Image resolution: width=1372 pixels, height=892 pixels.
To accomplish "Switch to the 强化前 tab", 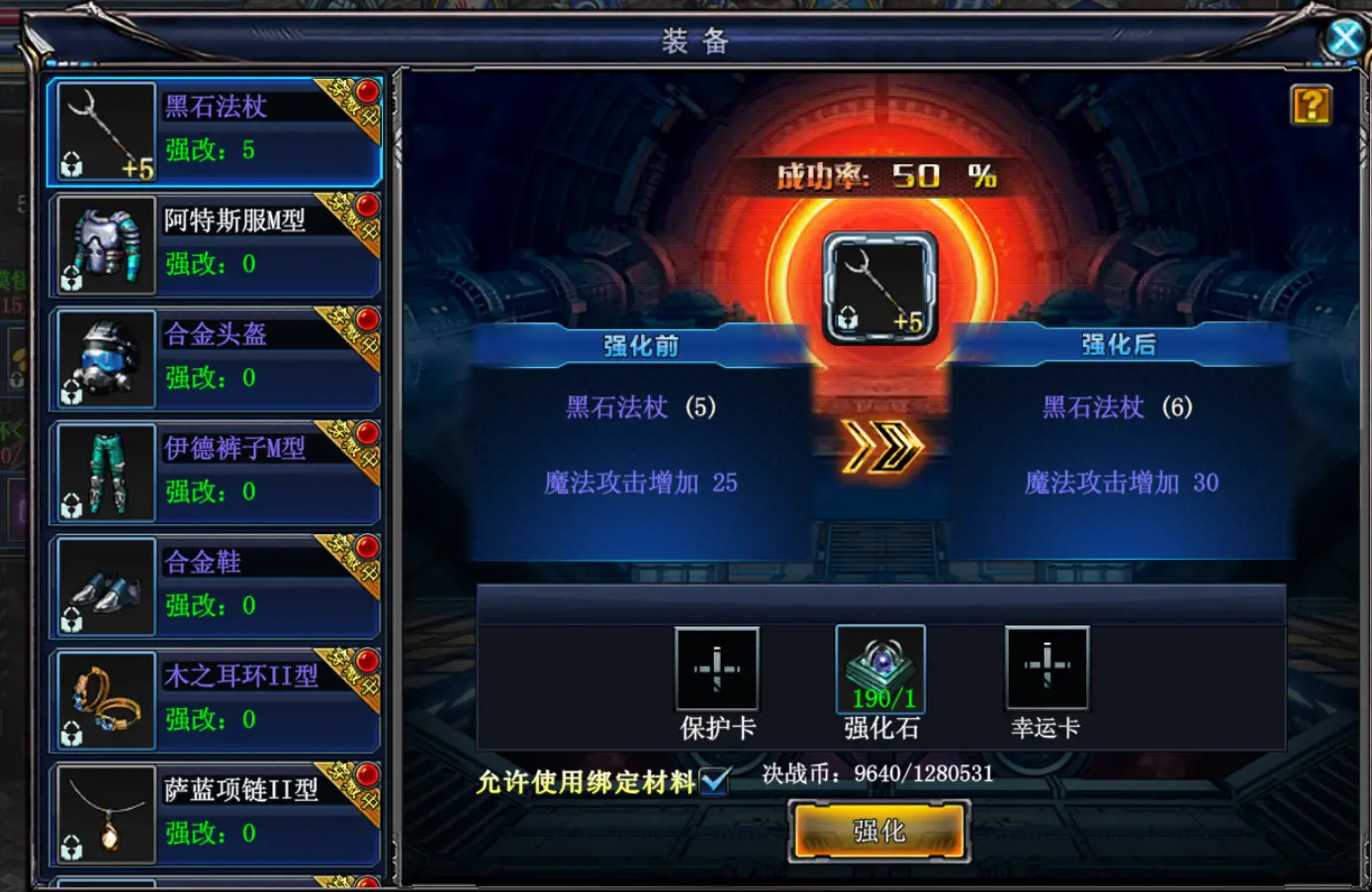I will (x=643, y=345).
